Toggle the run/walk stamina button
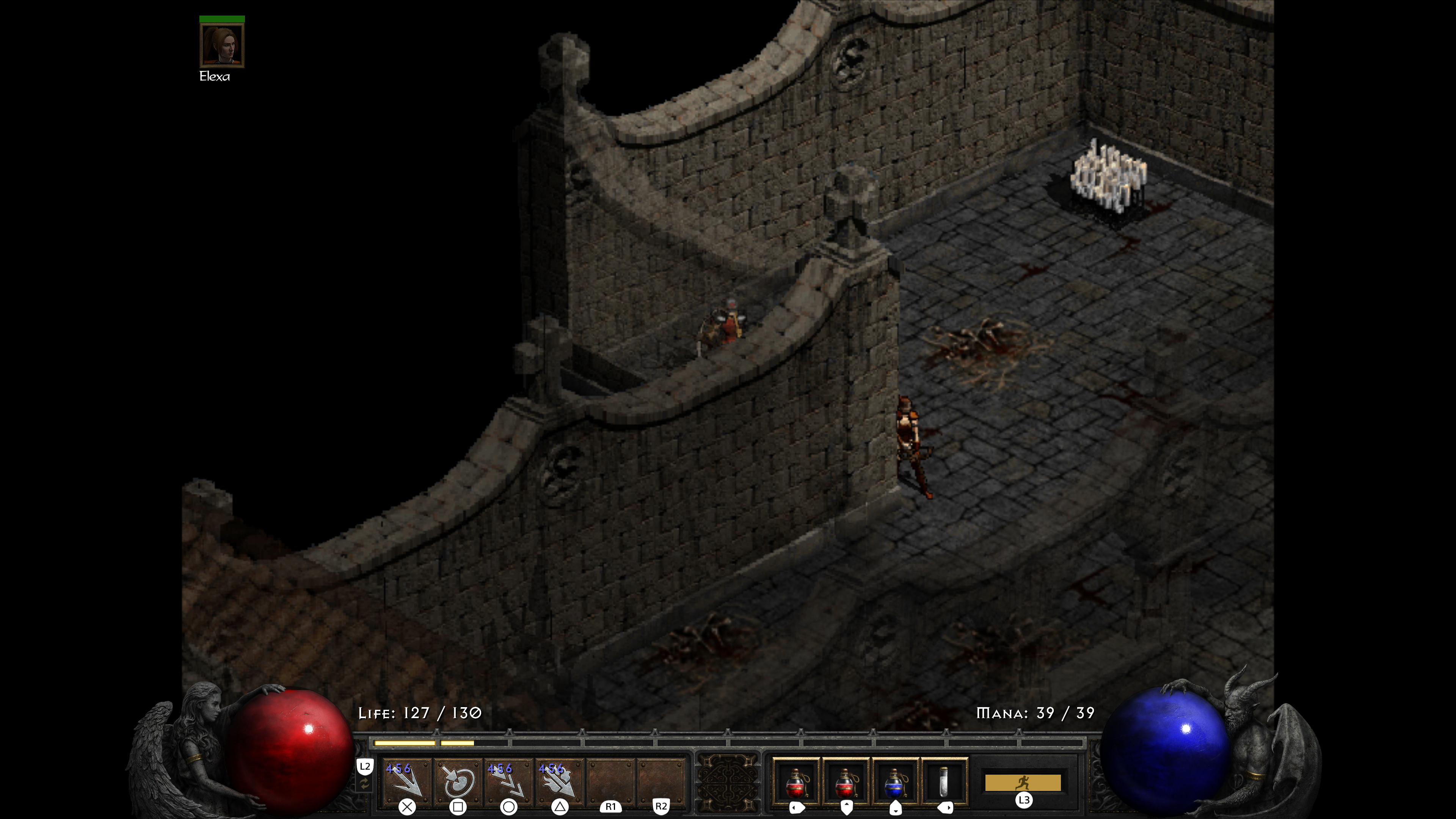 pyautogui.click(x=1023, y=783)
